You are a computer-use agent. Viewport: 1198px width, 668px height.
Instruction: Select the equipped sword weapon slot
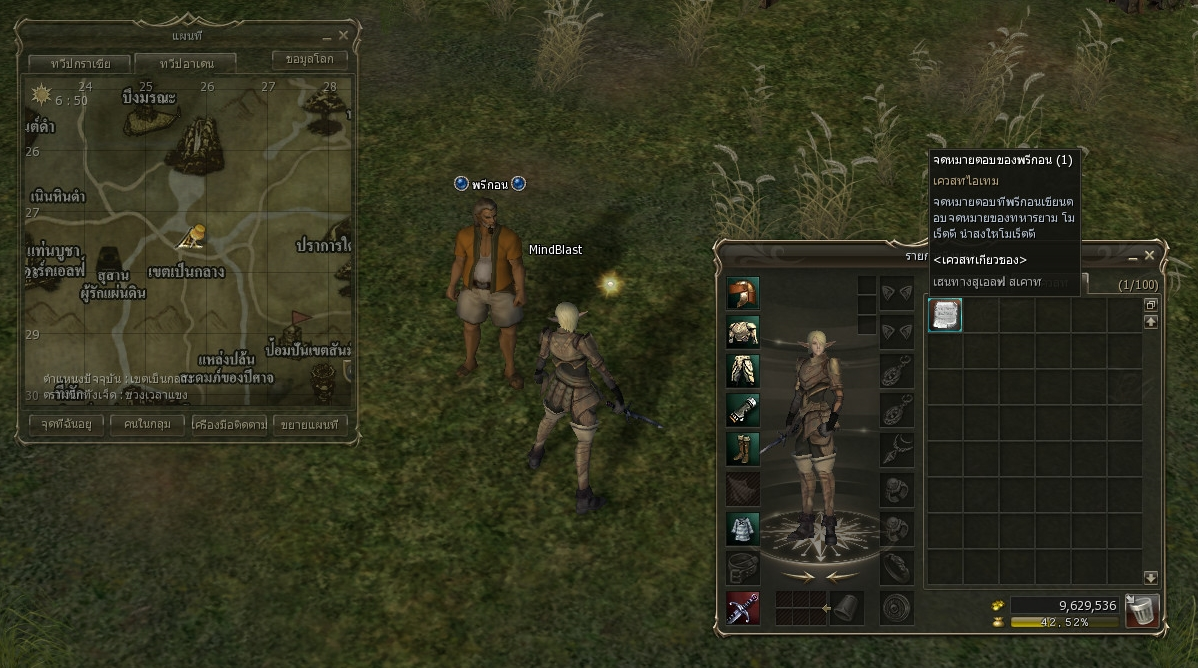743,608
